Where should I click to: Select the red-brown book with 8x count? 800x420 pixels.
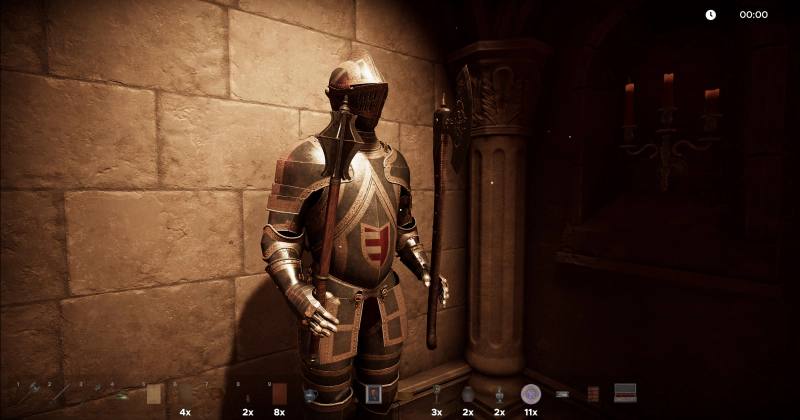point(279,394)
